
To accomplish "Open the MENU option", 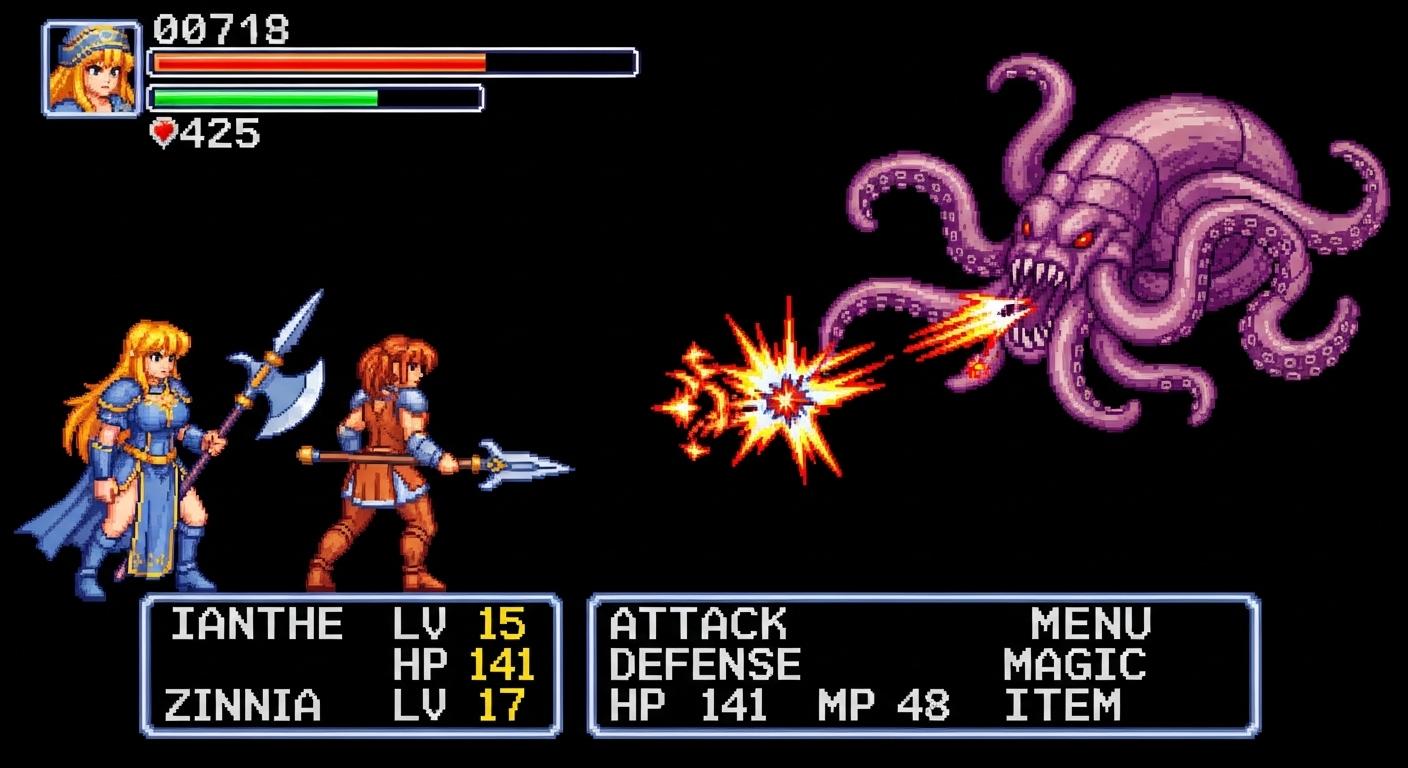I will coord(1091,625).
